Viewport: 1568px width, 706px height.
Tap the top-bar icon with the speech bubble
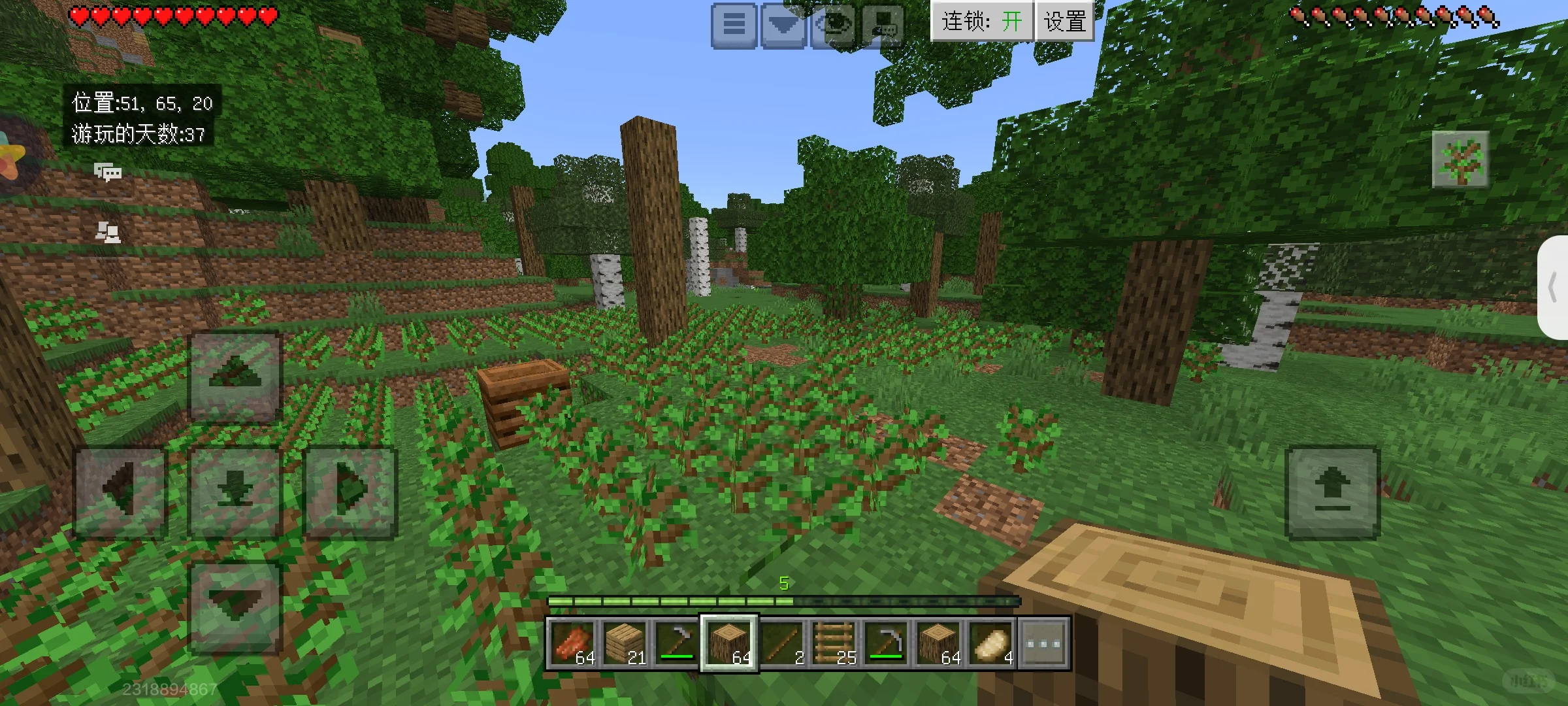[x=883, y=25]
